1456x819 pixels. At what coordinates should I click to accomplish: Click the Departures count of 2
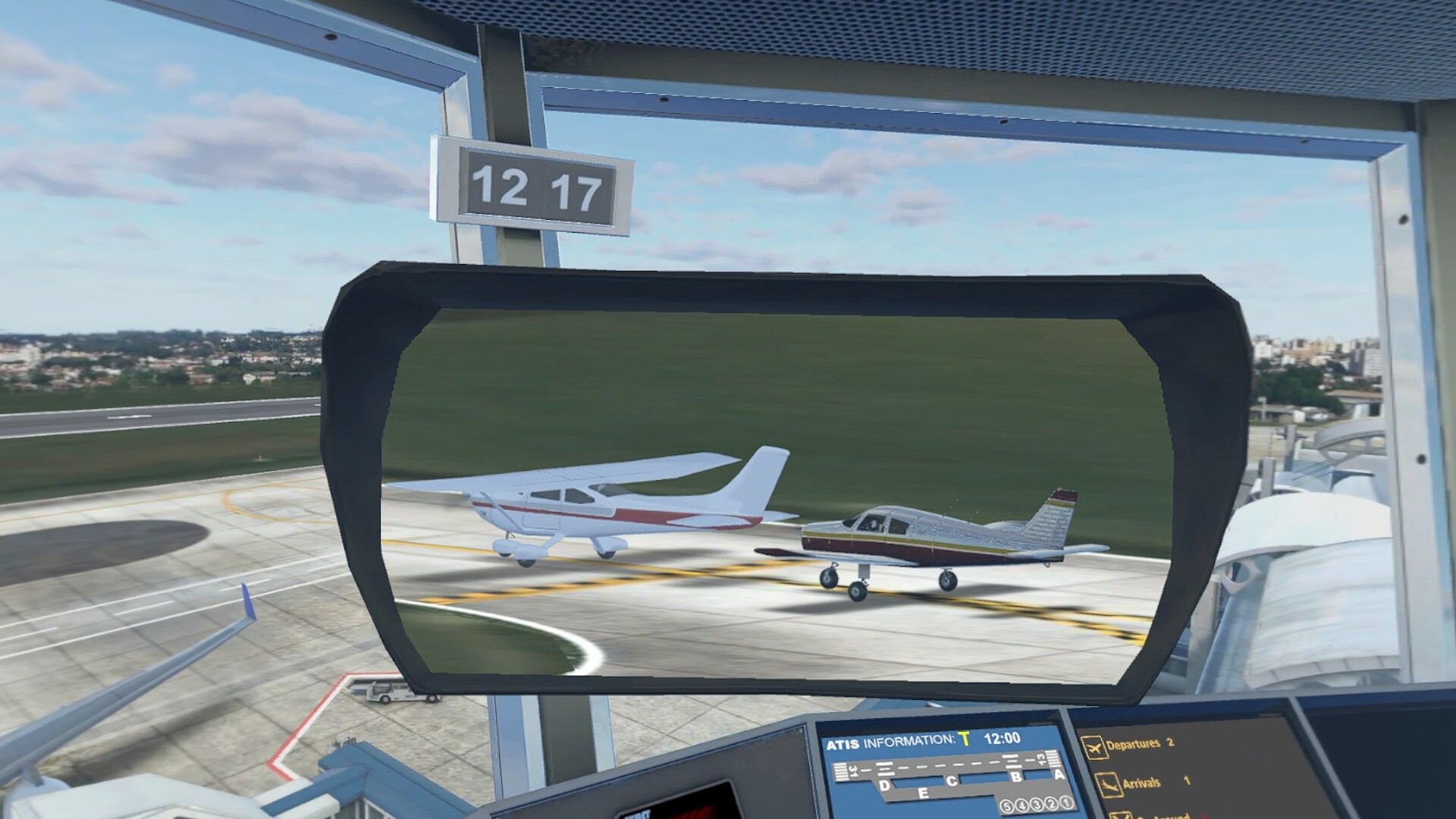coord(1169,742)
